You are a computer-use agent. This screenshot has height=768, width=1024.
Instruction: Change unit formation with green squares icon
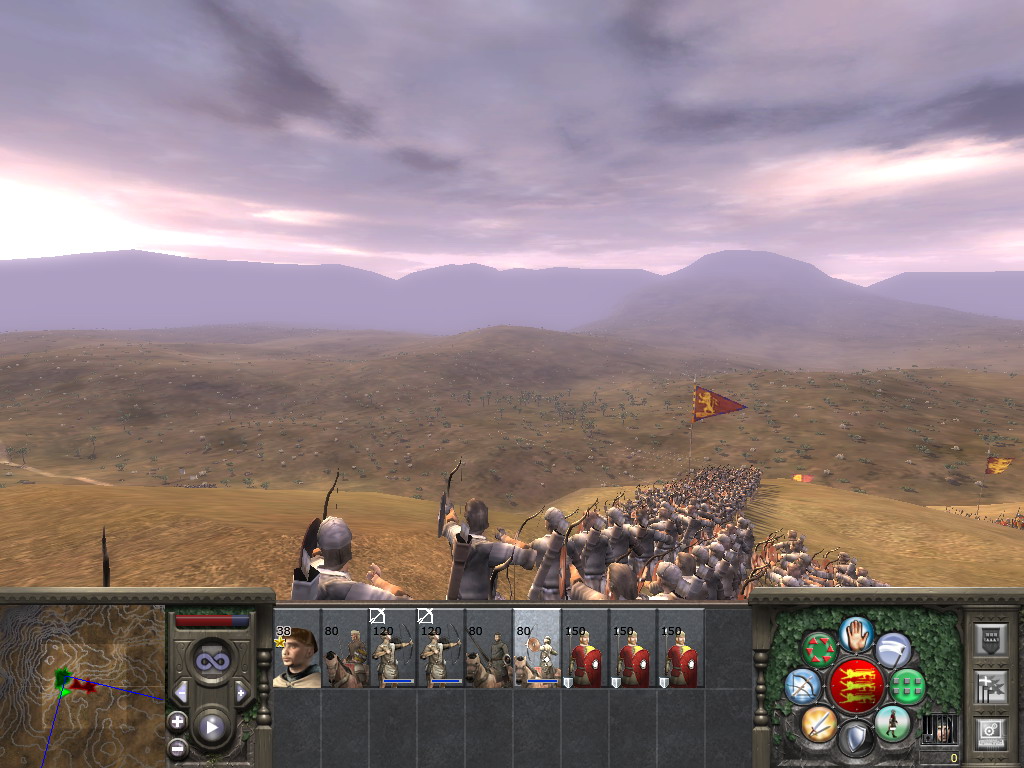908,686
